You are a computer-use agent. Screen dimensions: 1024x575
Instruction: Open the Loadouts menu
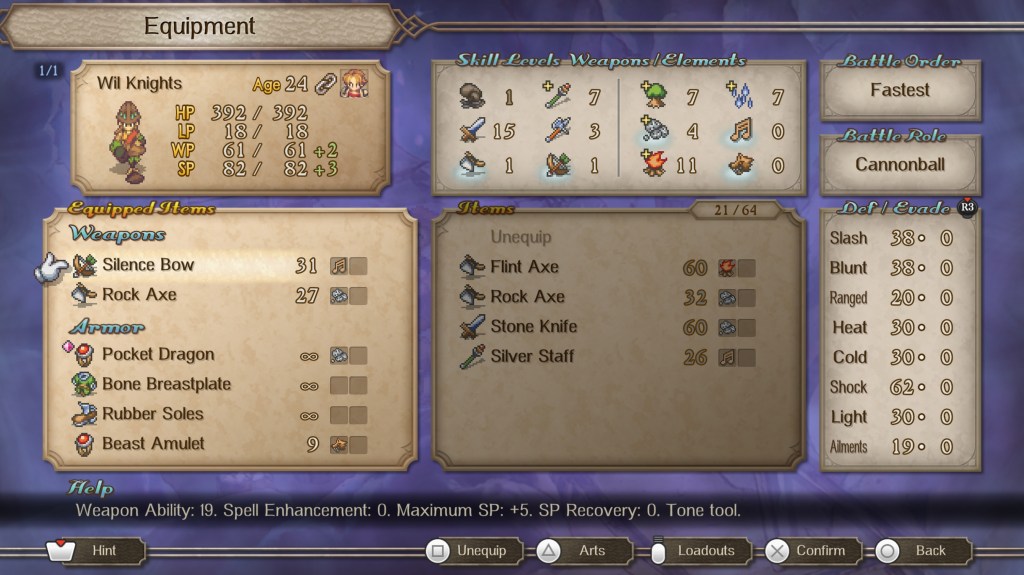(697, 551)
